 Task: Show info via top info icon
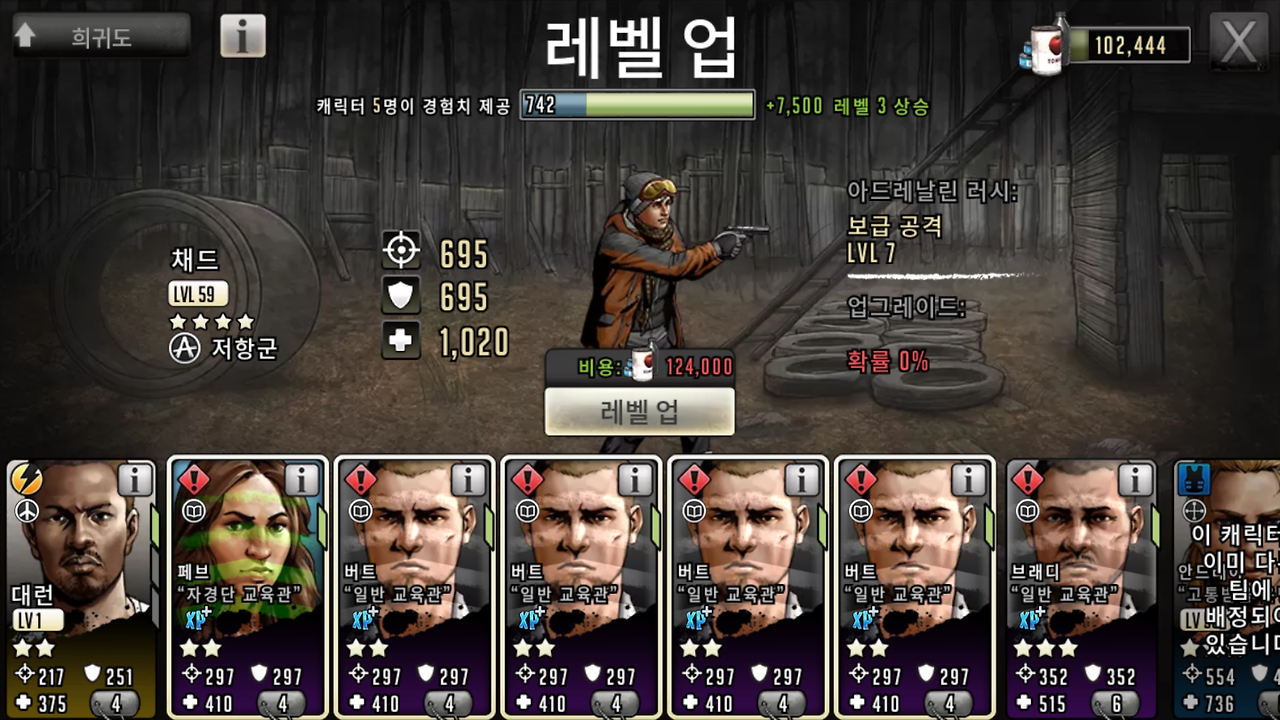point(242,36)
